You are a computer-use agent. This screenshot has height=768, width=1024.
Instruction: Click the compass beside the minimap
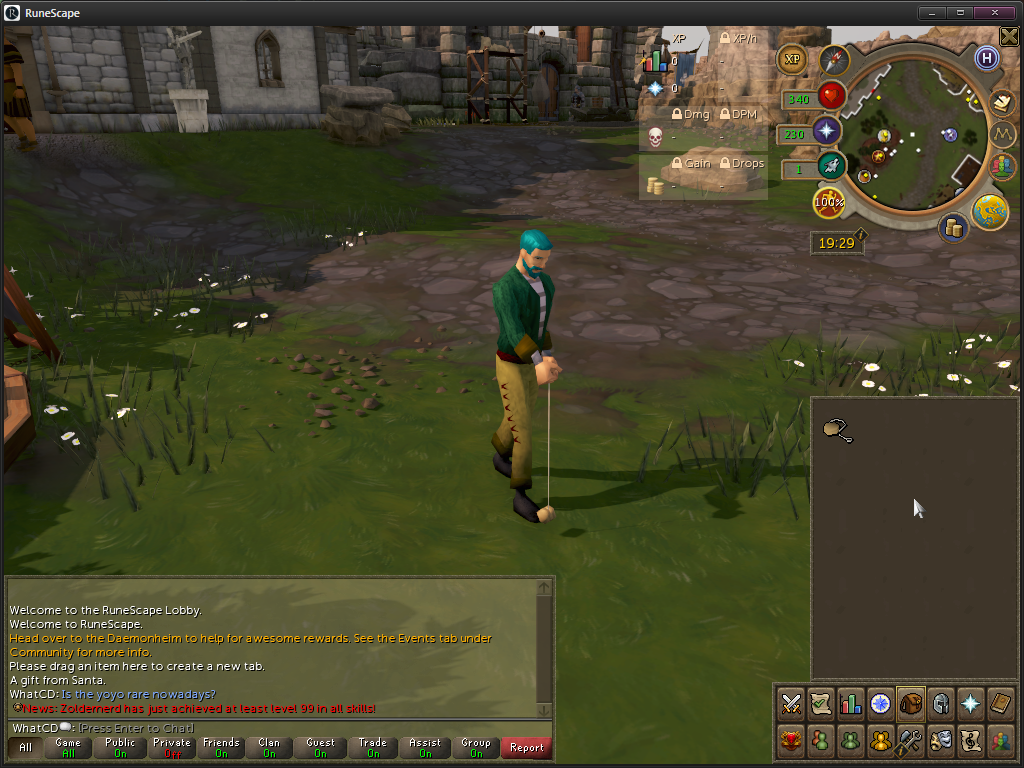point(834,61)
